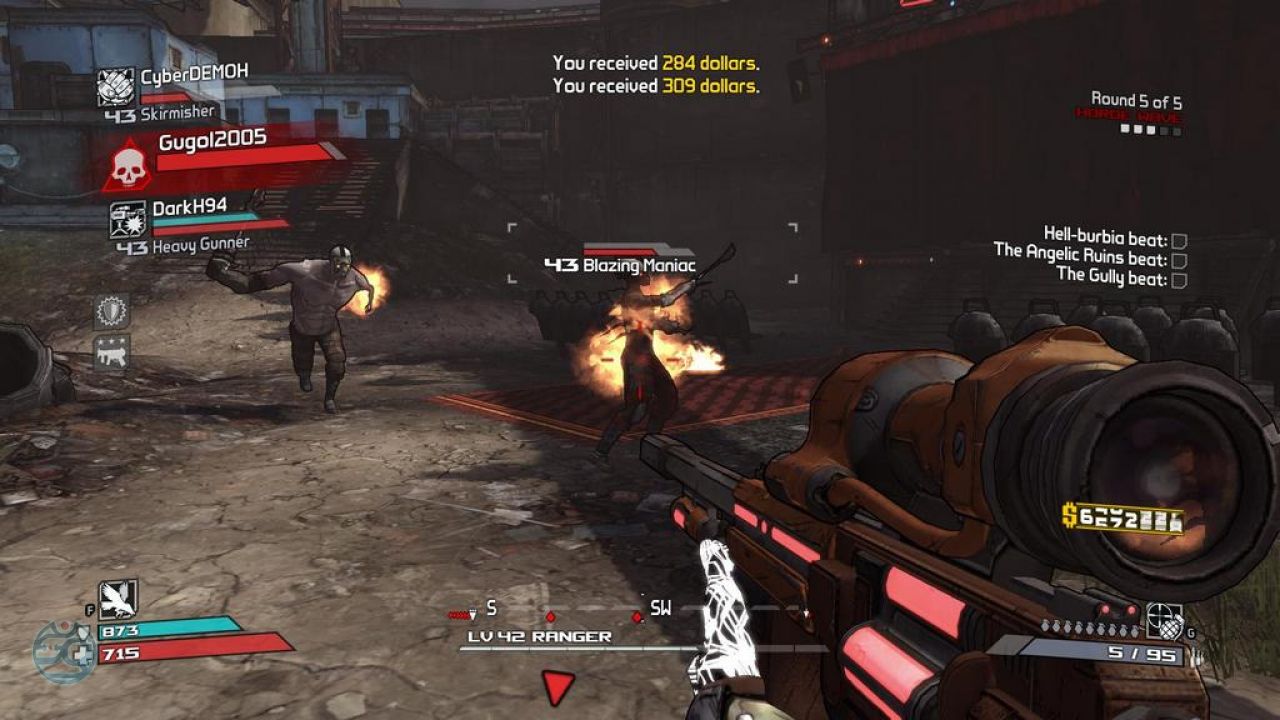
Task: Activate the action skill icon above the shield bar
Action: coord(118,599)
